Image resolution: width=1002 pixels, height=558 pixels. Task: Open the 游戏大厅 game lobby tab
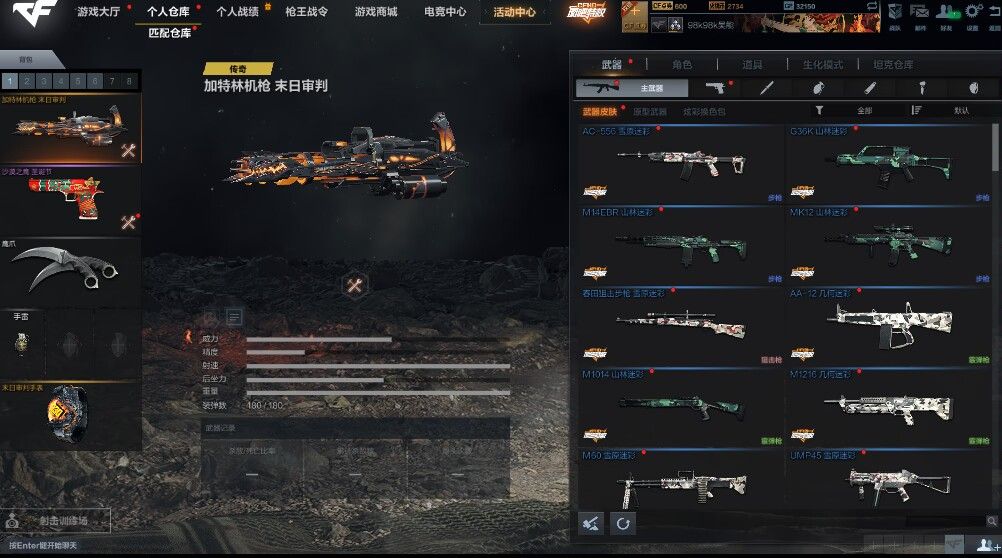point(97,12)
